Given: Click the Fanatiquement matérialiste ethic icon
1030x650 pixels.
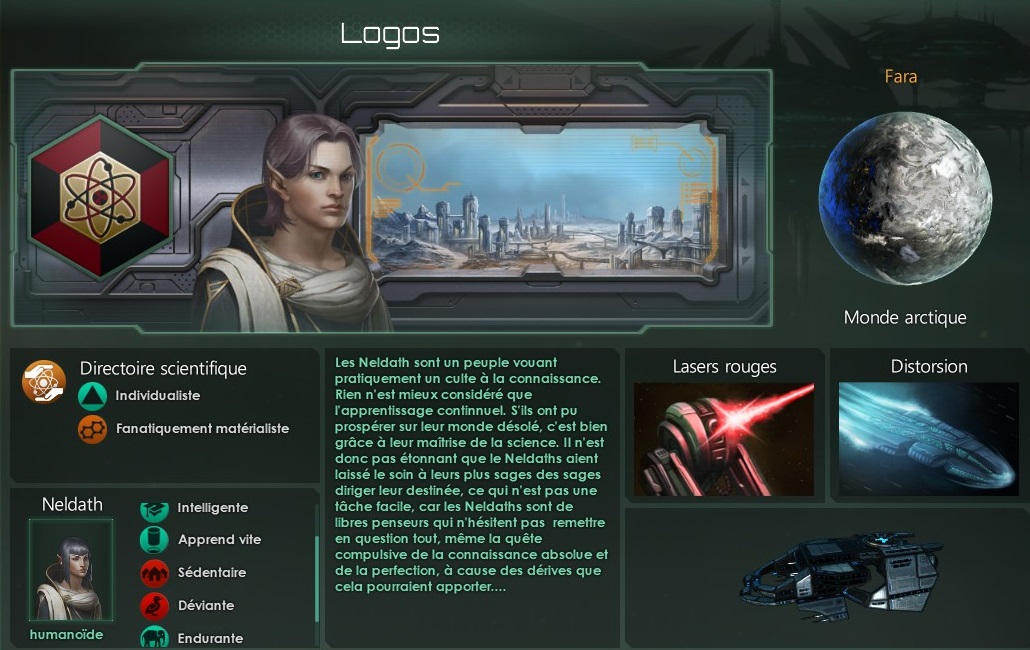Looking at the screenshot, I should [92, 429].
